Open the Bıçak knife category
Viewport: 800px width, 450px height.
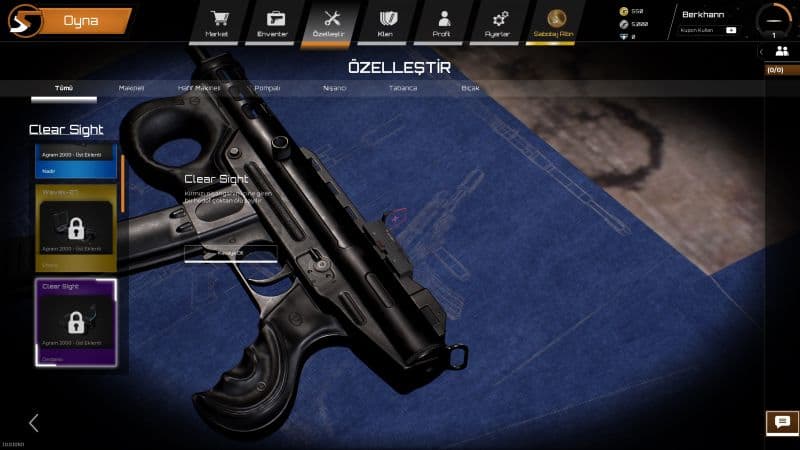coord(470,88)
